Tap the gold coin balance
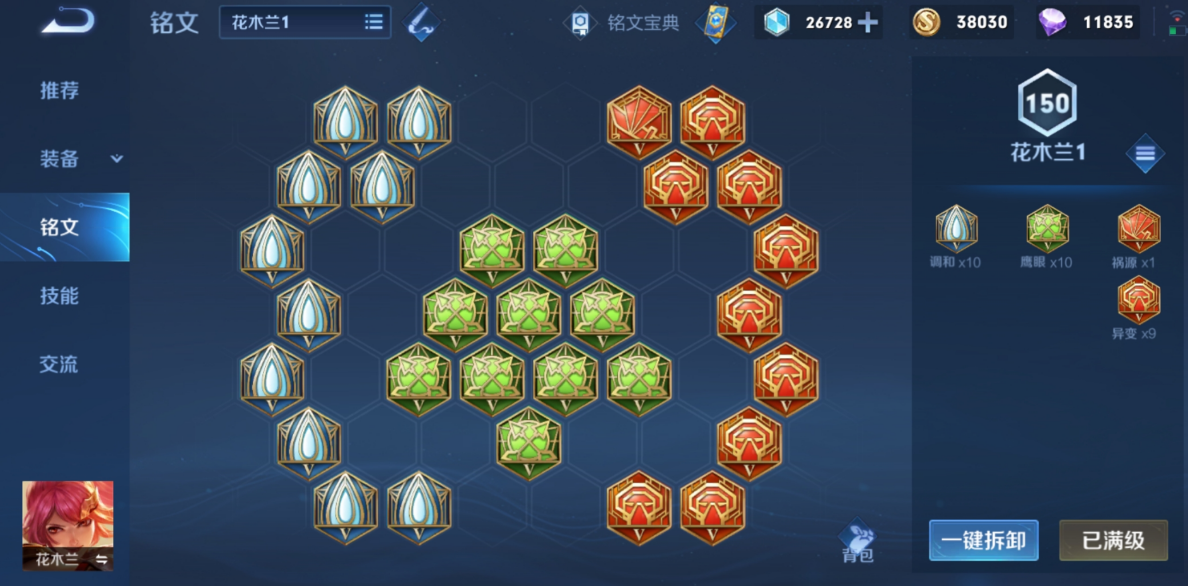 (x=960, y=22)
